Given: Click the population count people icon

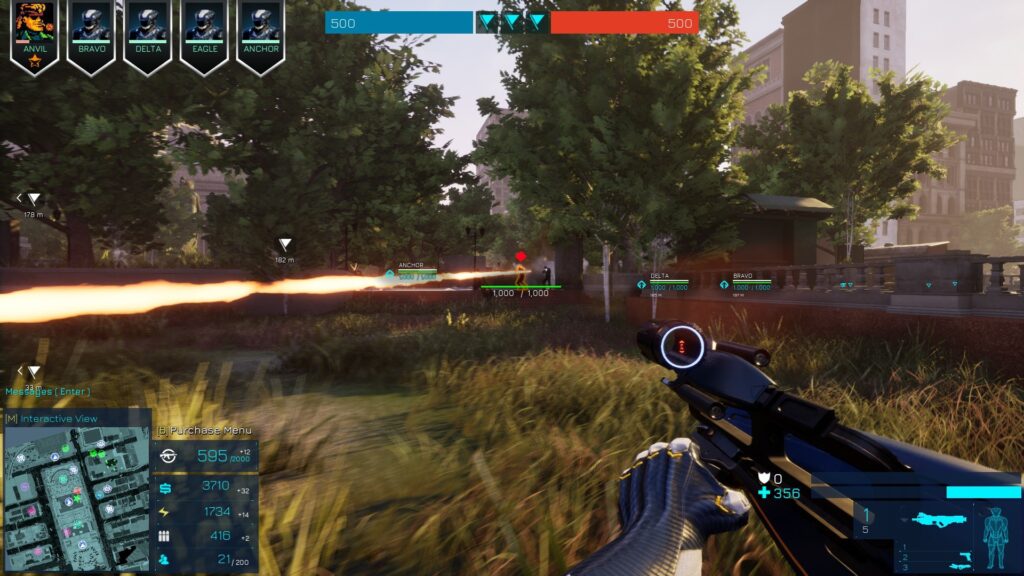Looking at the screenshot, I should [x=165, y=560].
